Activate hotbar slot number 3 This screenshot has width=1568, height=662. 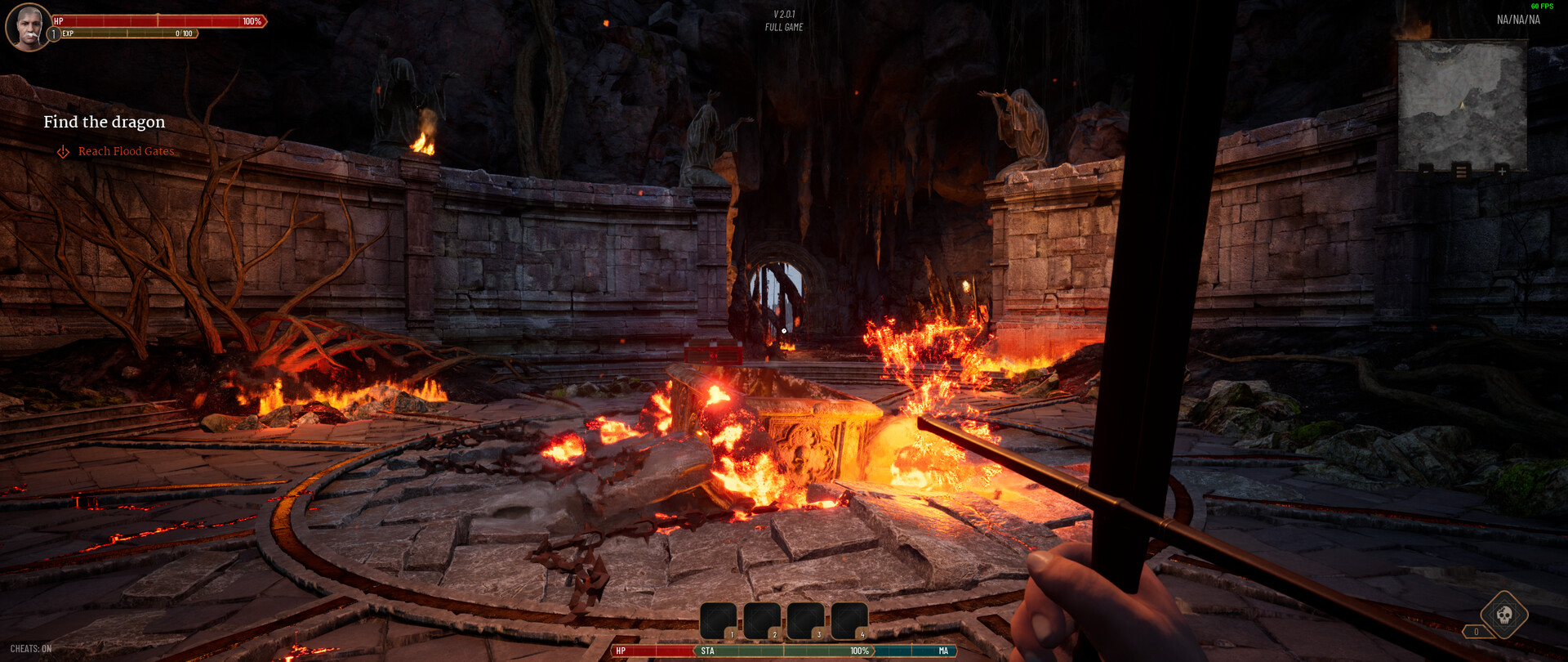806,620
